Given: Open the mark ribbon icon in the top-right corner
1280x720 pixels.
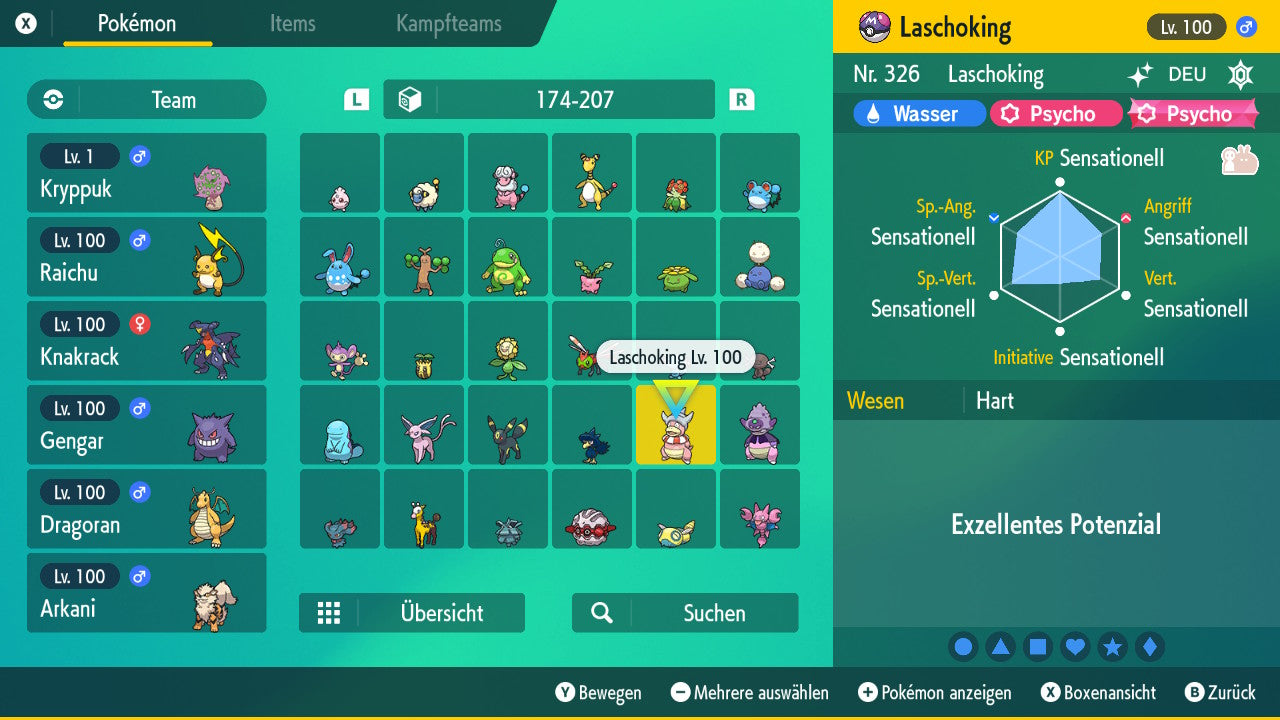Looking at the screenshot, I should [x=1240, y=75].
